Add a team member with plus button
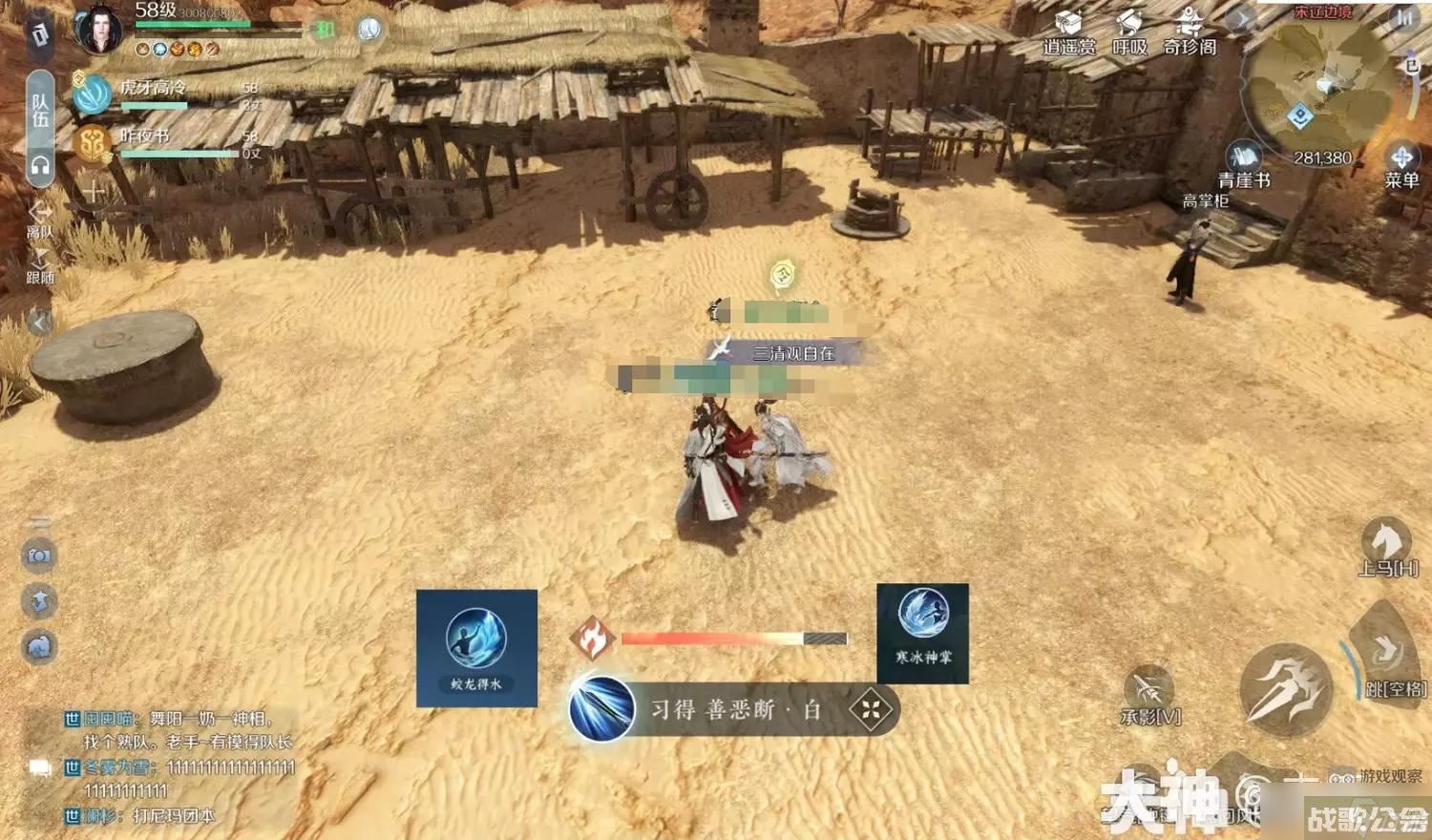This screenshot has width=1432, height=840. coord(93,192)
